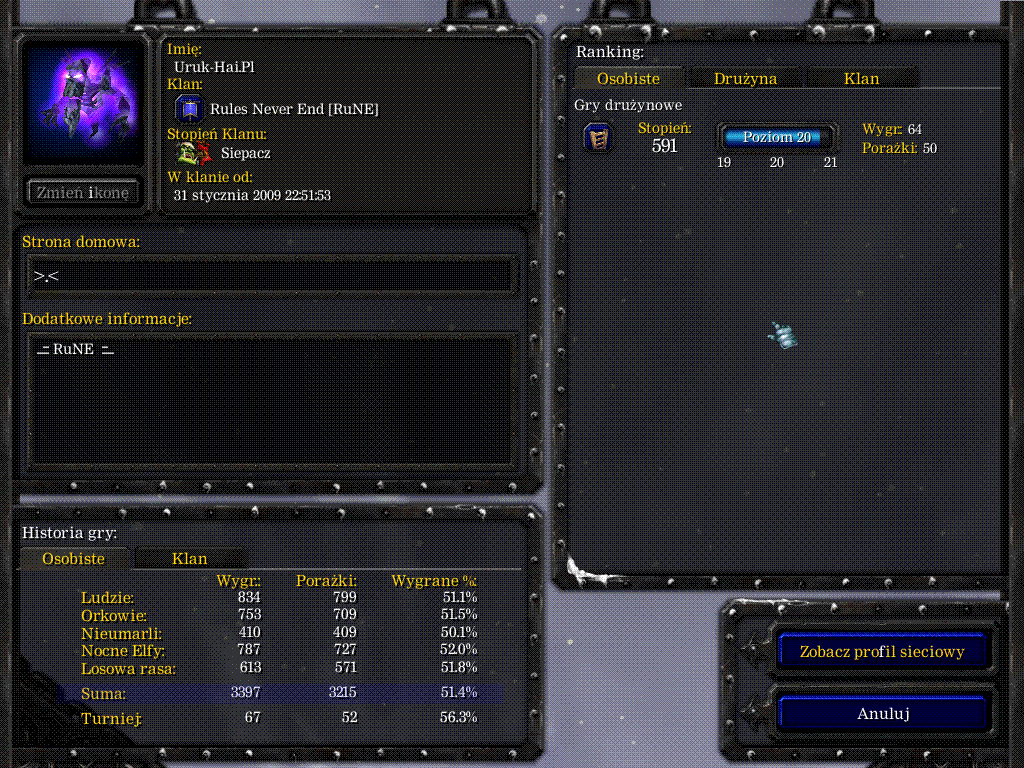Image resolution: width=1024 pixels, height=768 pixels.
Task: Cancel with the Anuluj button
Action: 882,714
